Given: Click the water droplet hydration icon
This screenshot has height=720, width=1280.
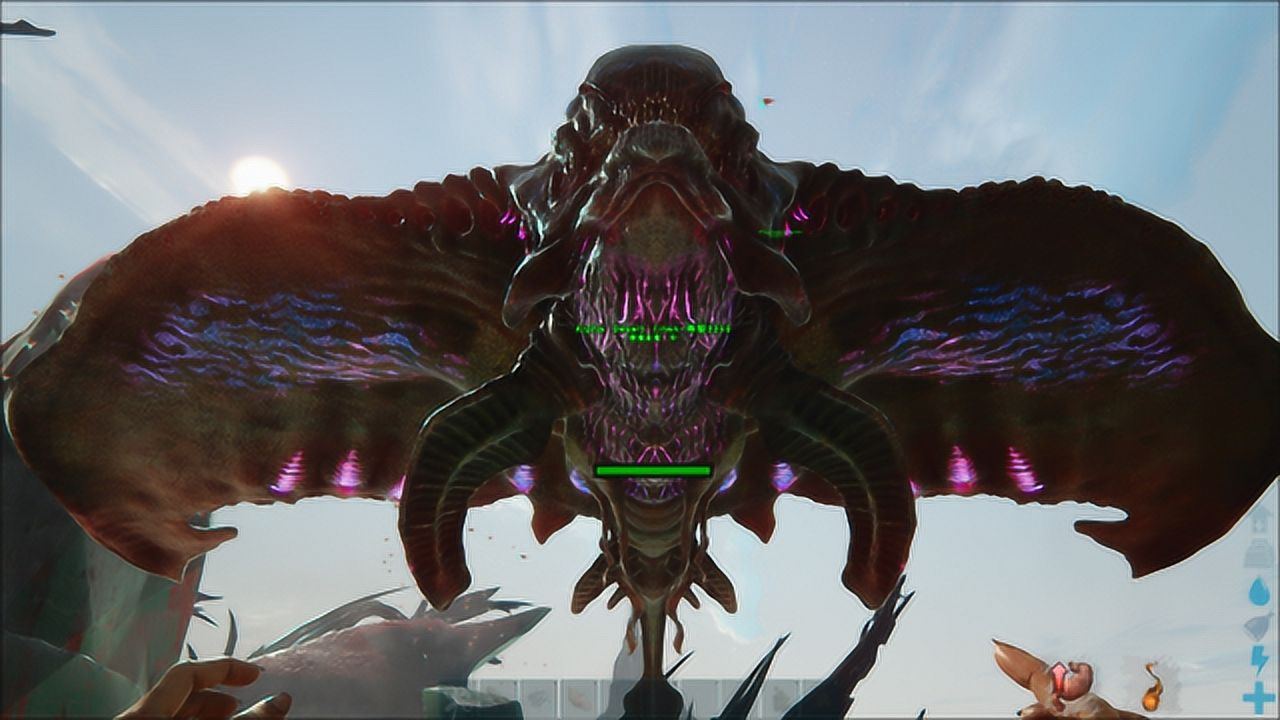Looking at the screenshot, I should [1258, 592].
